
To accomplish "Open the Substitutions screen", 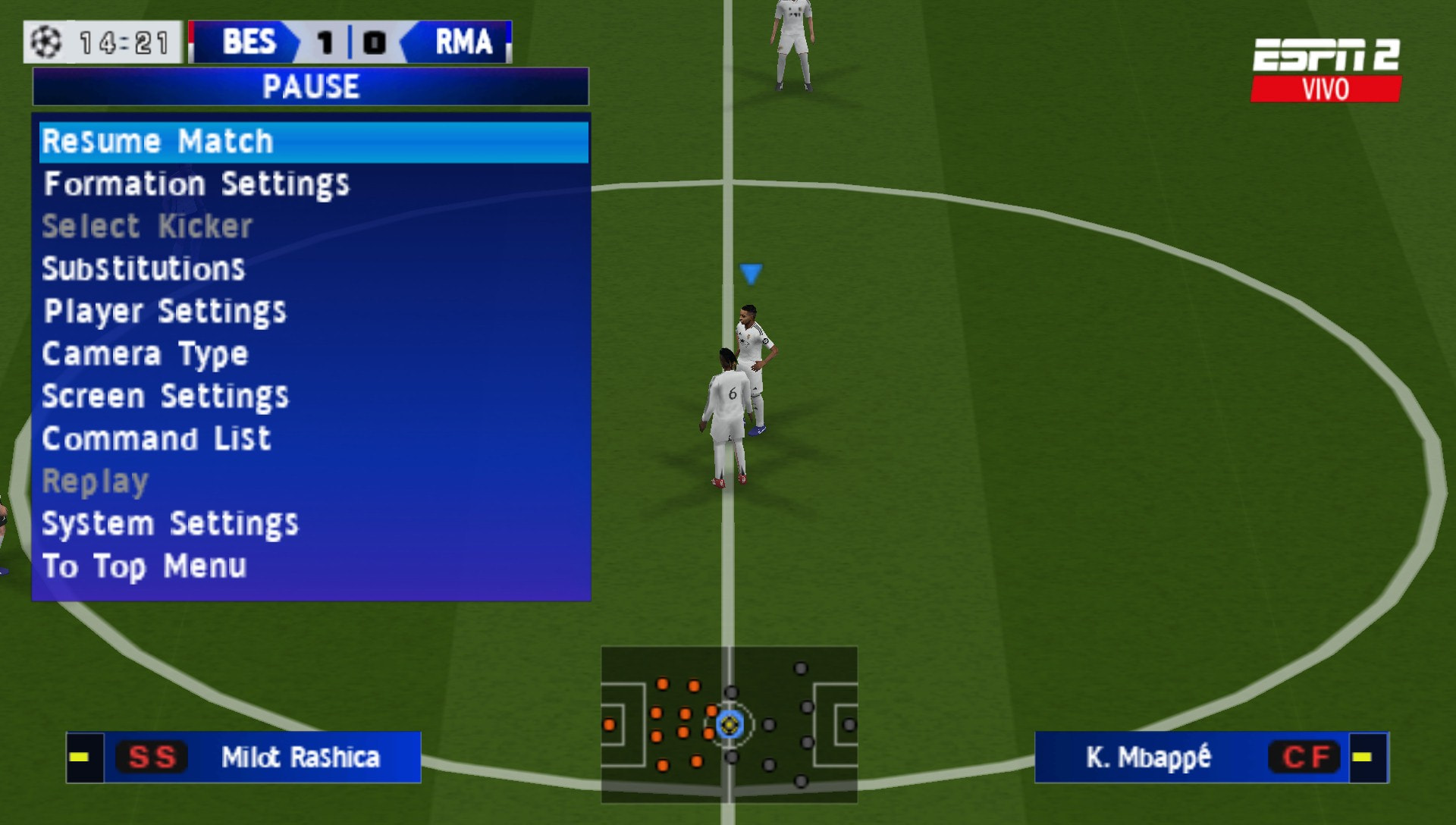I will click(143, 268).
